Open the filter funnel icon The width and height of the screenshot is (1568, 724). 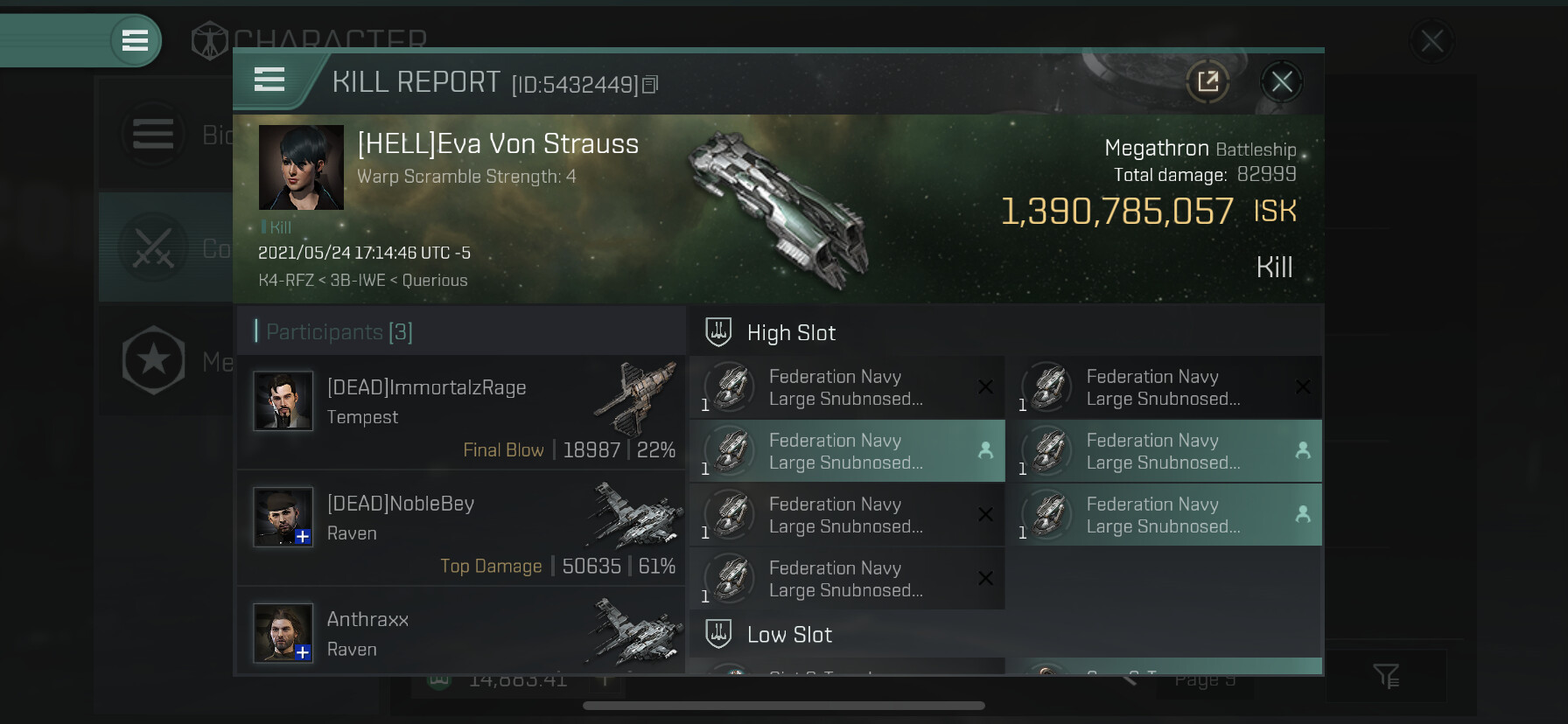point(1386,675)
